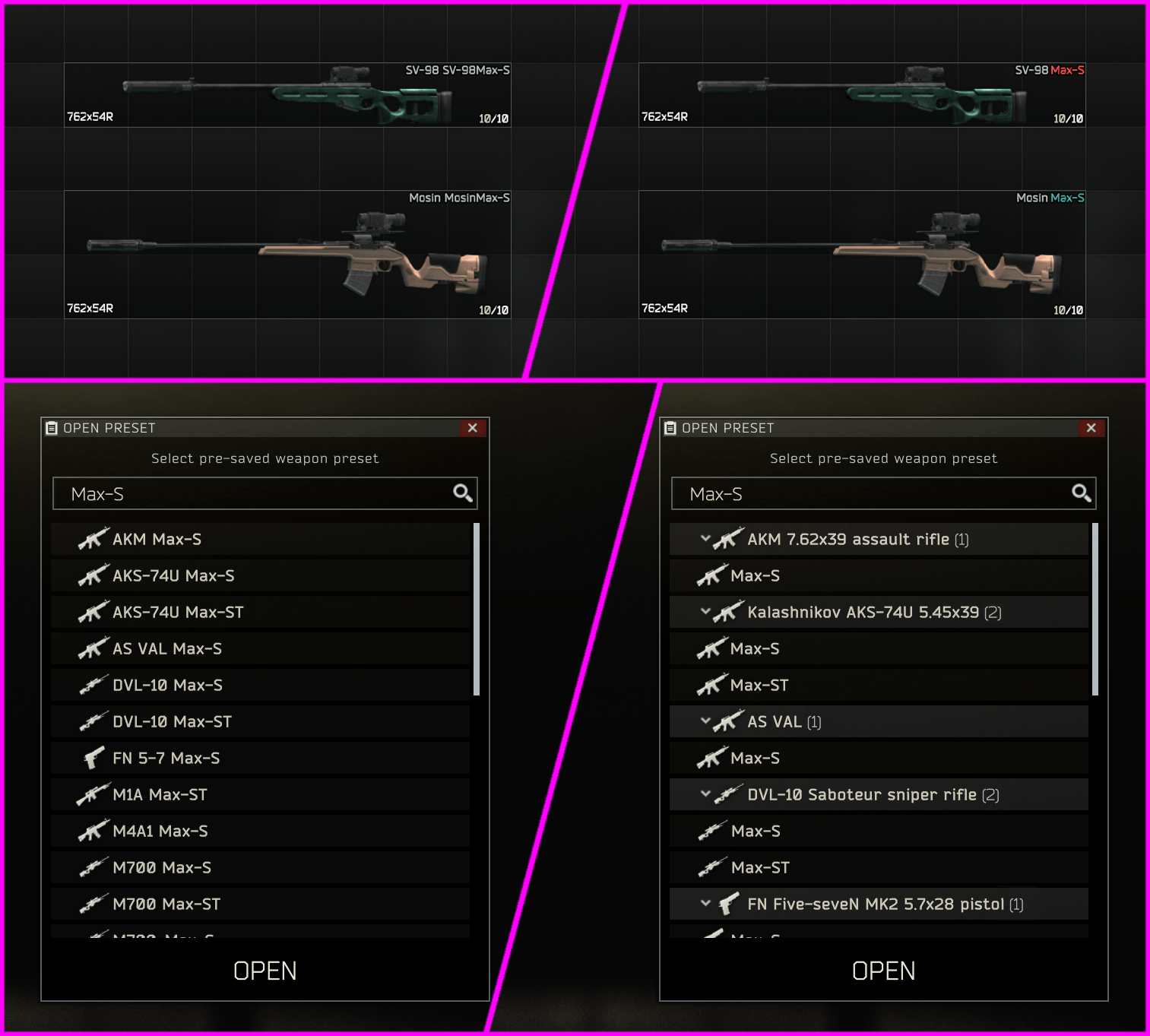Click the search magnifier in the left preset window
Viewport: 1150px width, 1036px height.
463,493
